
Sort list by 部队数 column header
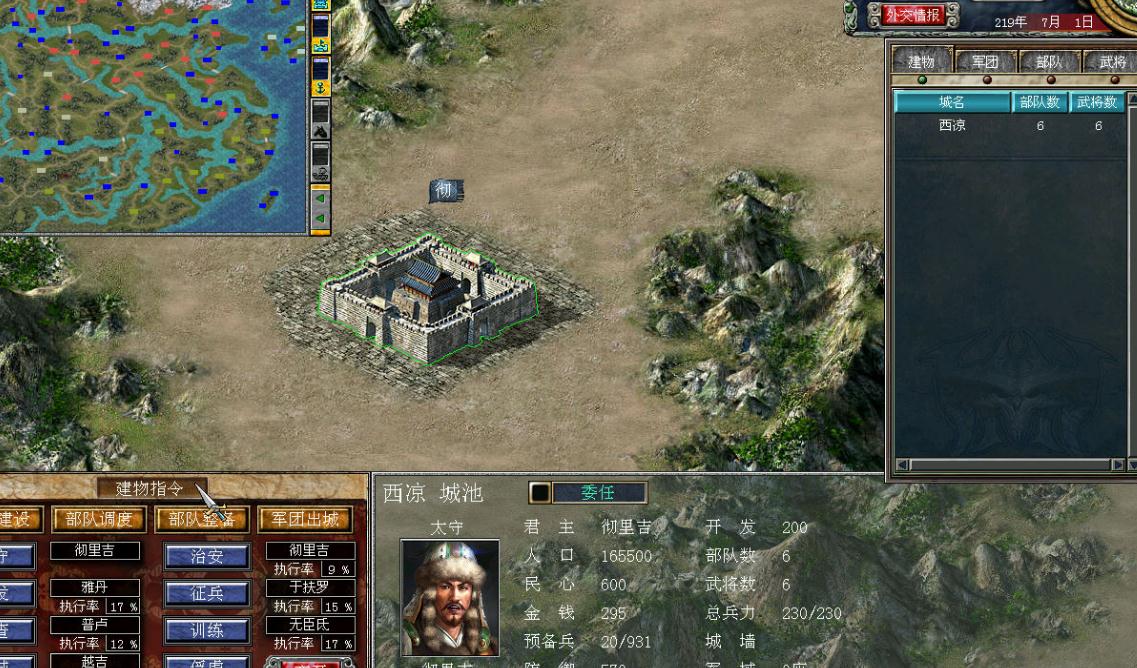click(1040, 102)
